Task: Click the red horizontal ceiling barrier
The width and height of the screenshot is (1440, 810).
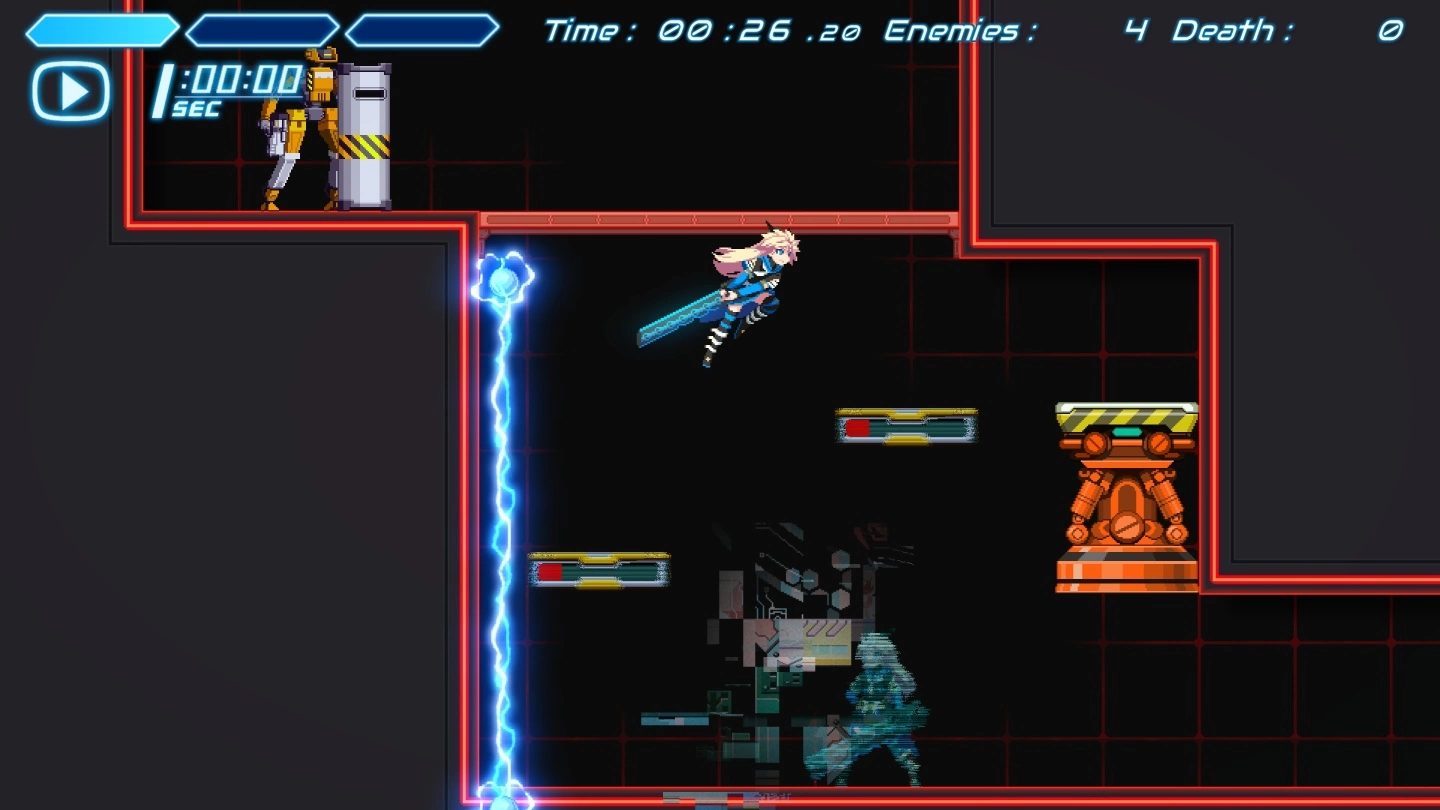Action: click(x=715, y=219)
